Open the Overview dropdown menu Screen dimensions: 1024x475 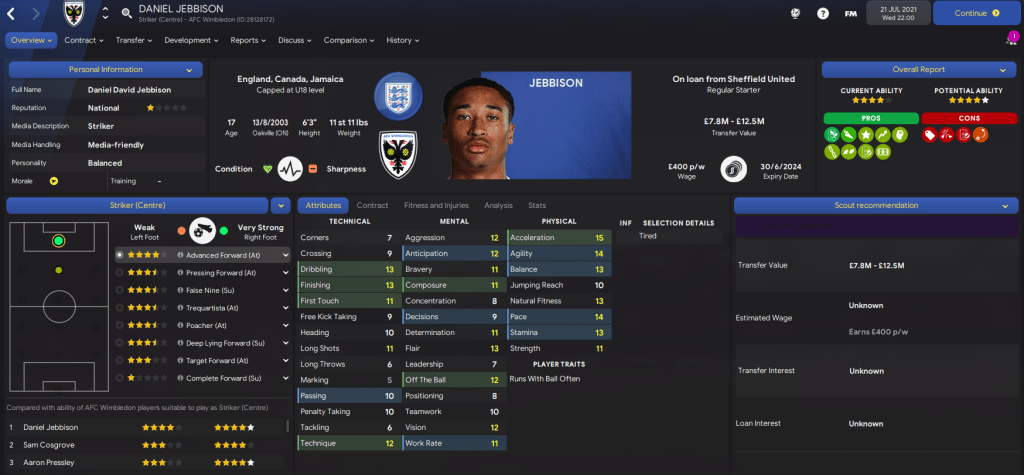pos(31,40)
